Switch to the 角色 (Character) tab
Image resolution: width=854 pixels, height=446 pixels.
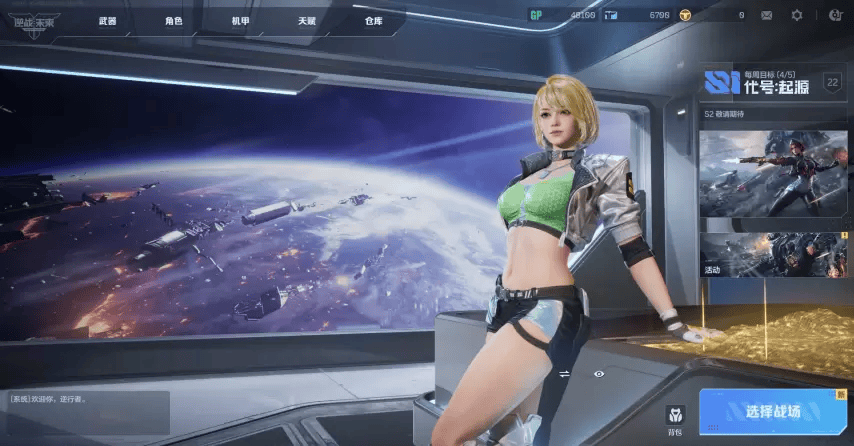(174, 20)
